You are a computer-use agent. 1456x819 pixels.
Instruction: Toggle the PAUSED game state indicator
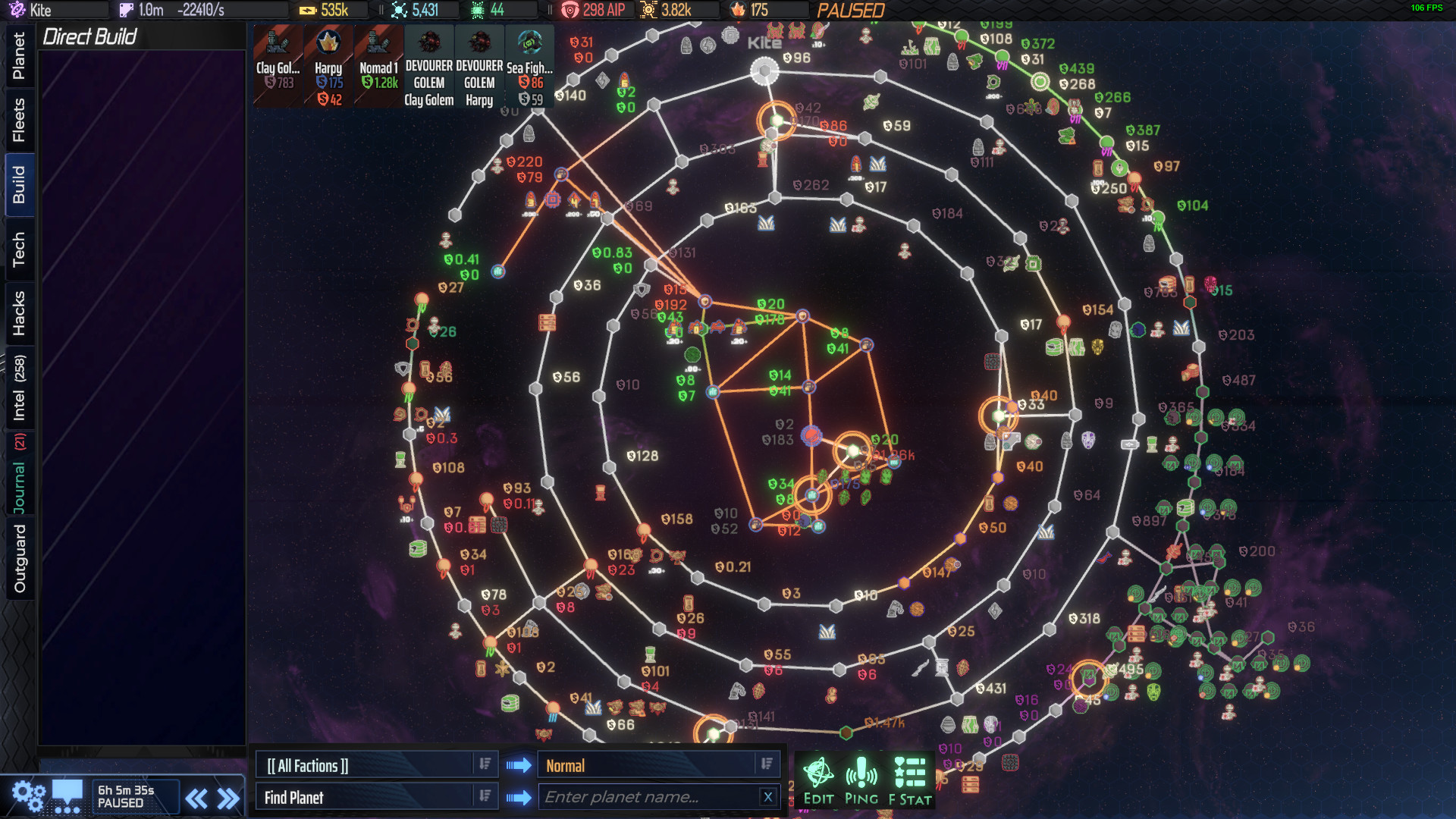(851, 10)
